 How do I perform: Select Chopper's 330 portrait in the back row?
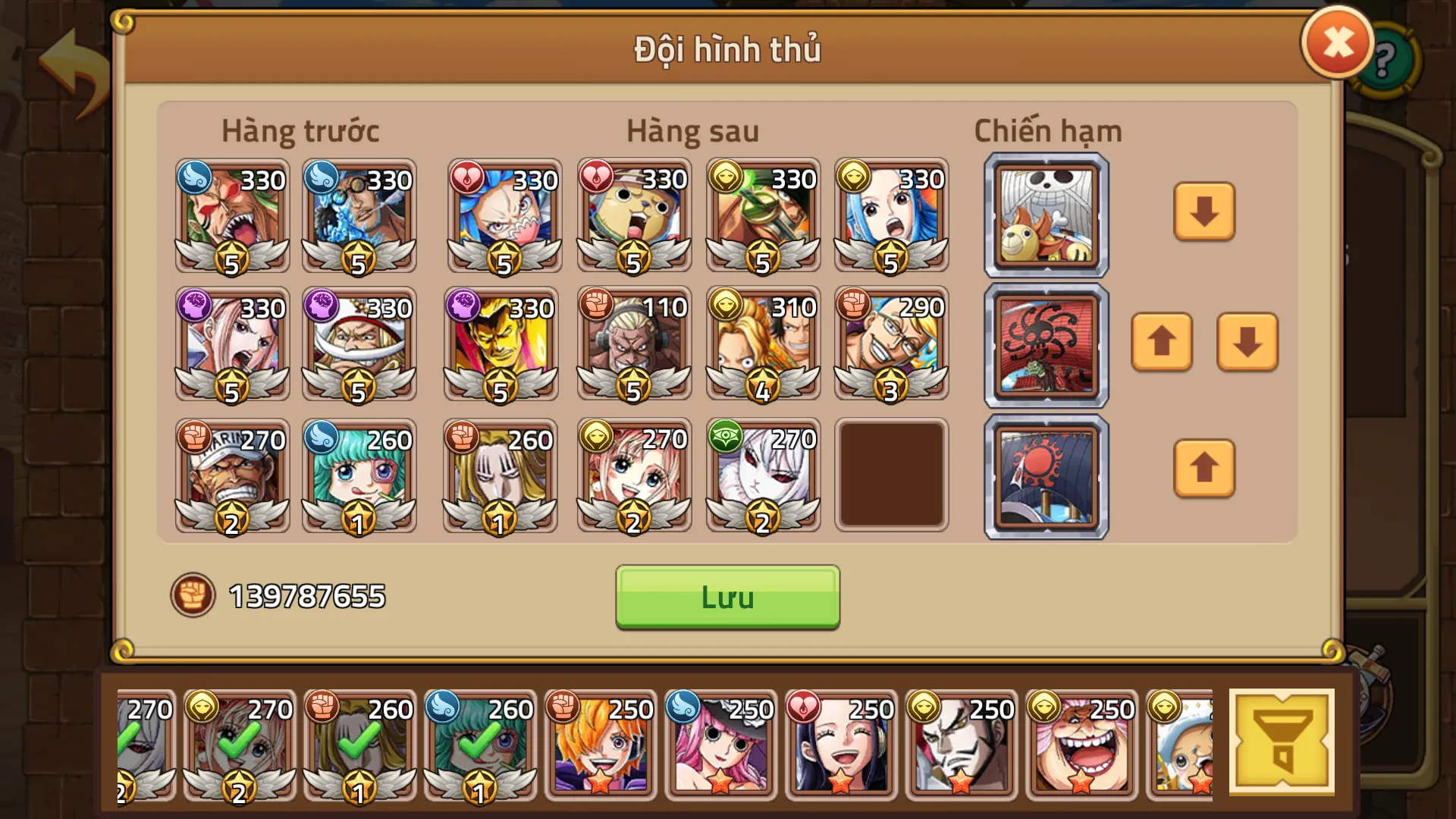tap(633, 215)
